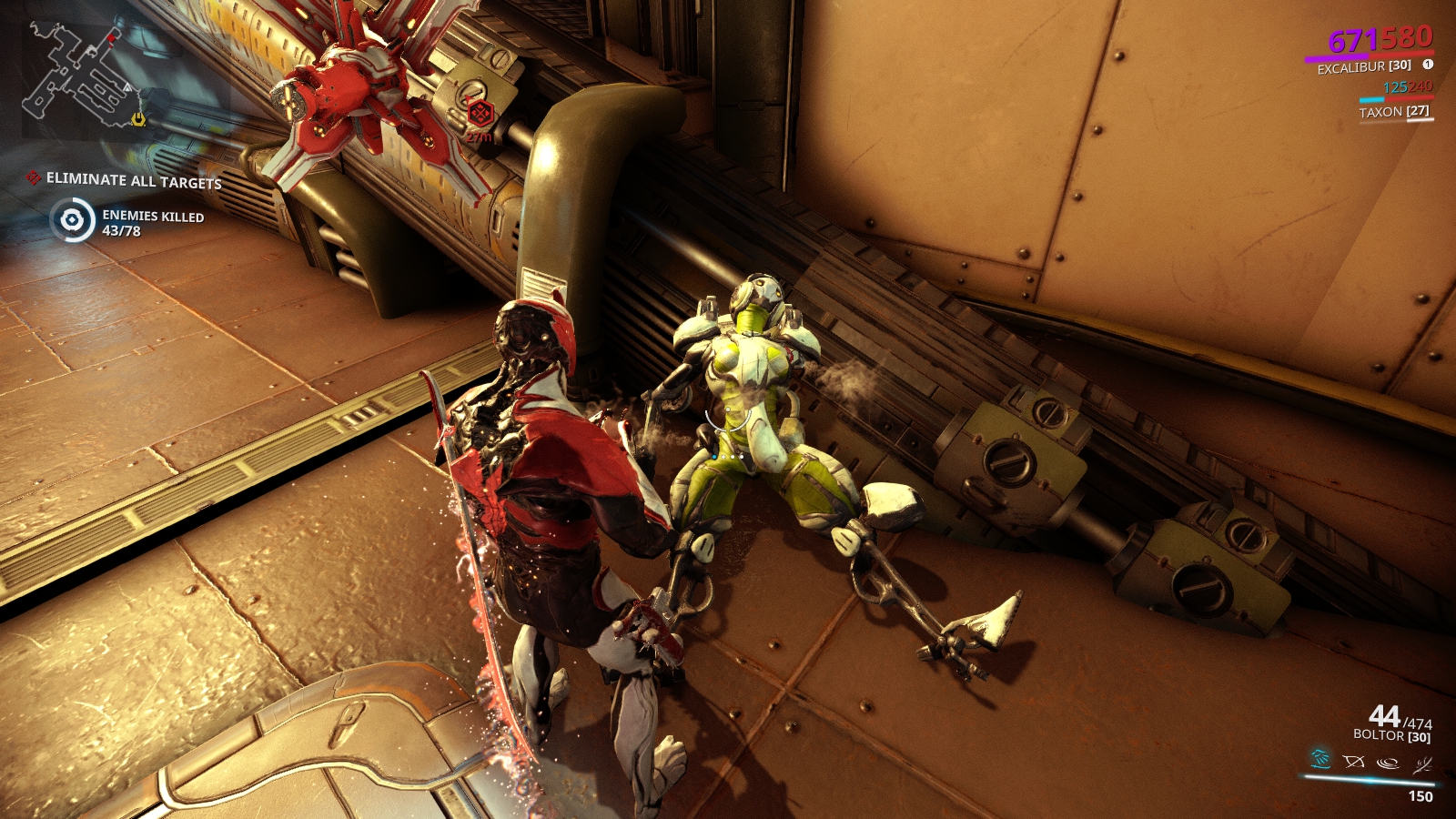Activate the crossed-out bow ability icon
1456x819 pixels.
(1354, 762)
